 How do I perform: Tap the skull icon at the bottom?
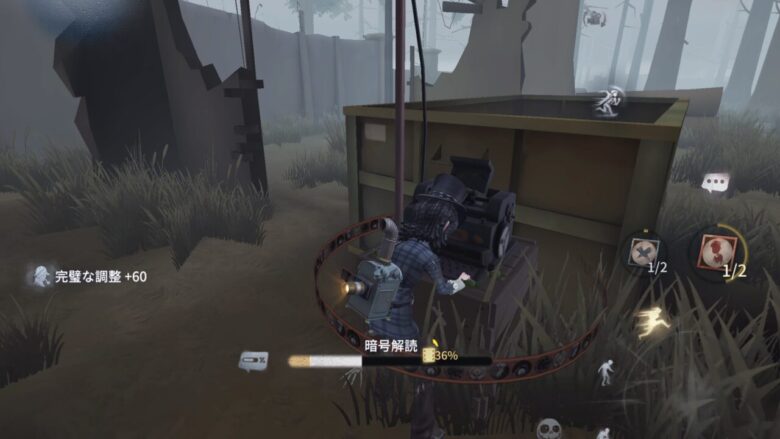[x=549, y=429]
